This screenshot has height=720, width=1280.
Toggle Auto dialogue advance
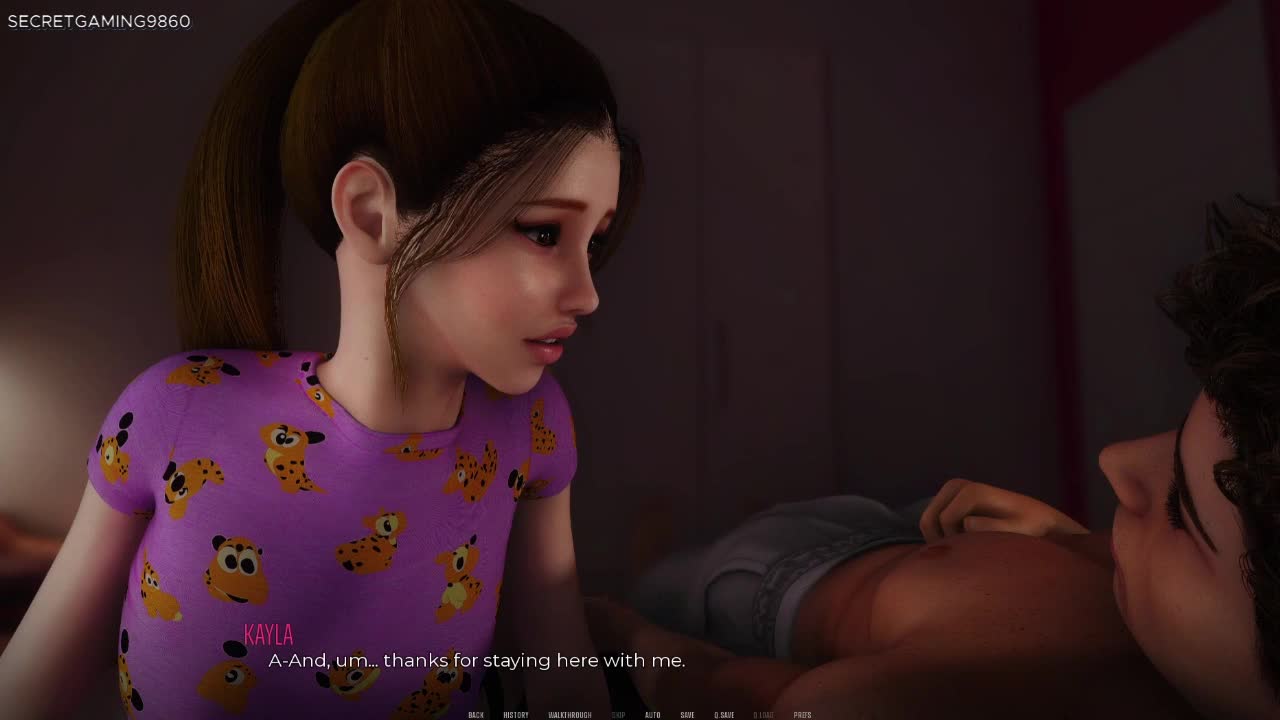[x=652, y=715]
